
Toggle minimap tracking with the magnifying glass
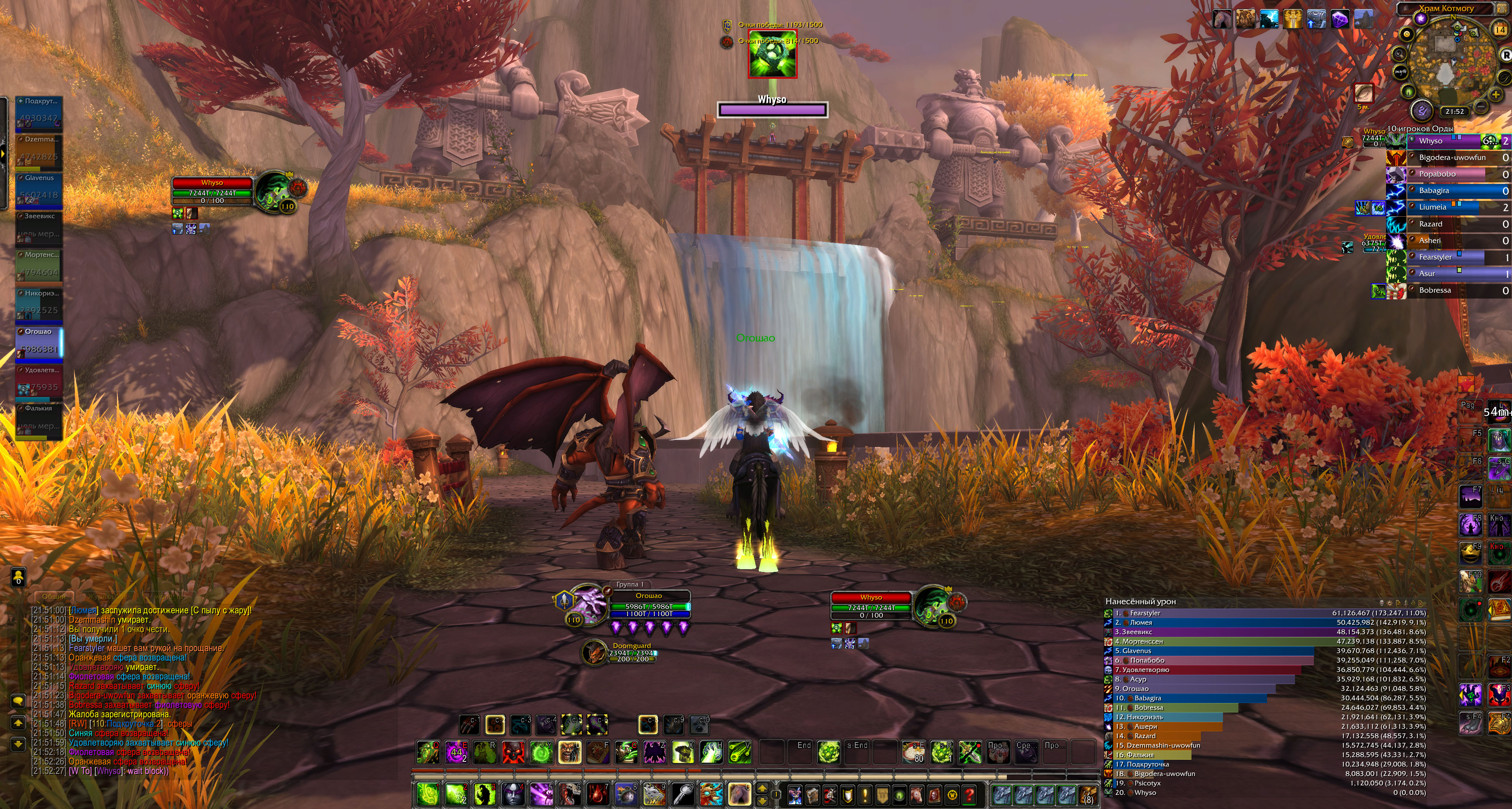click(x=1399, y=54)
